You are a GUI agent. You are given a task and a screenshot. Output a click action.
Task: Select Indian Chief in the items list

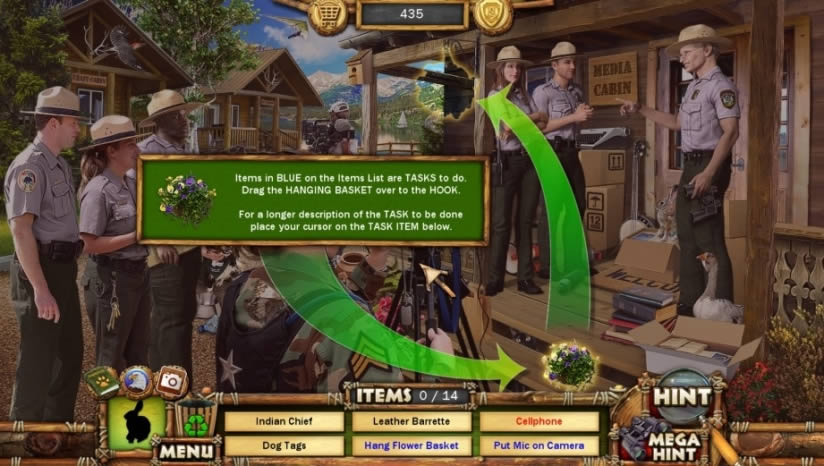point(284,421)
